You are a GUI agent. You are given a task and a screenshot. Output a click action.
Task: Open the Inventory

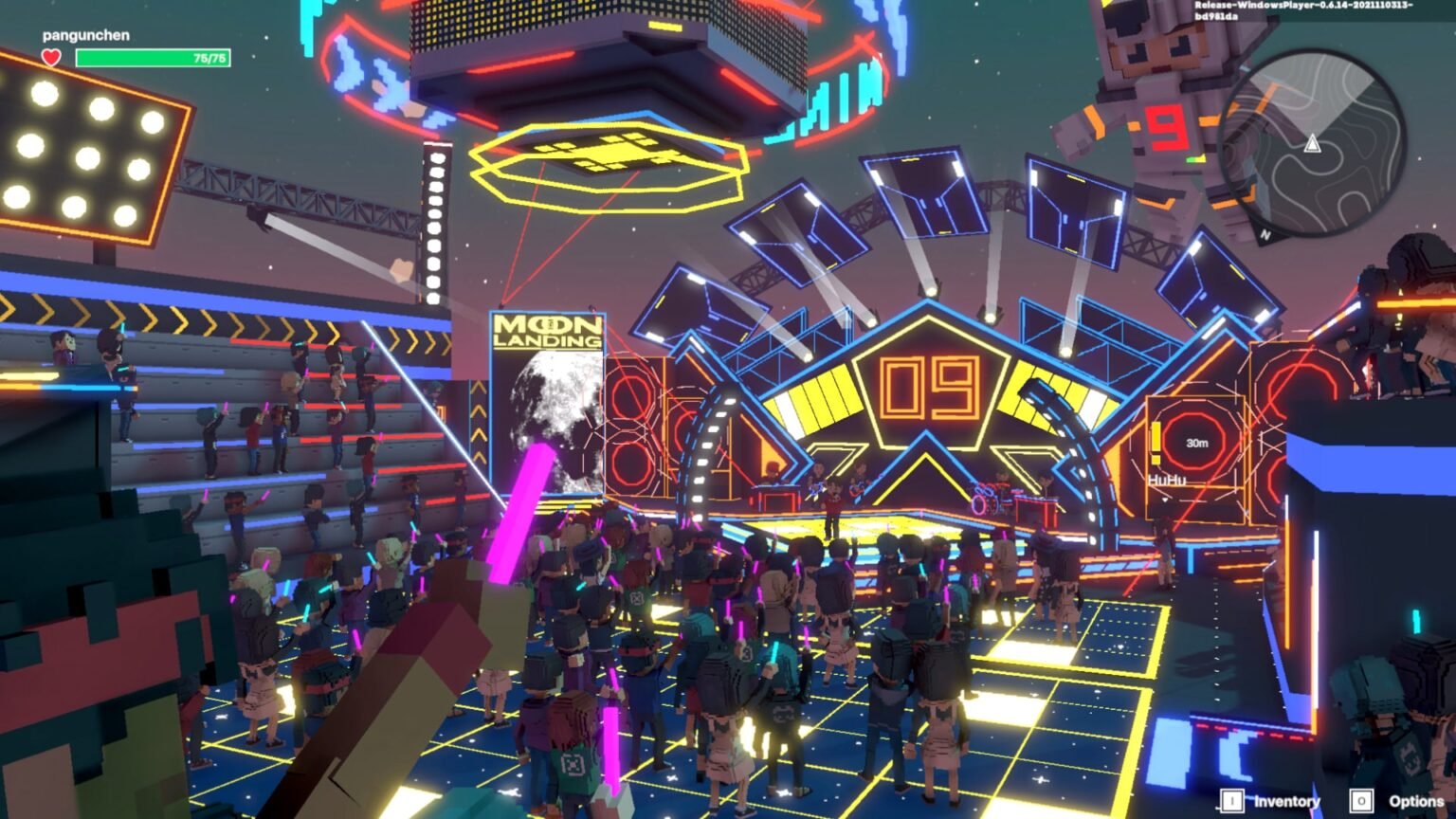point(1271,801)
